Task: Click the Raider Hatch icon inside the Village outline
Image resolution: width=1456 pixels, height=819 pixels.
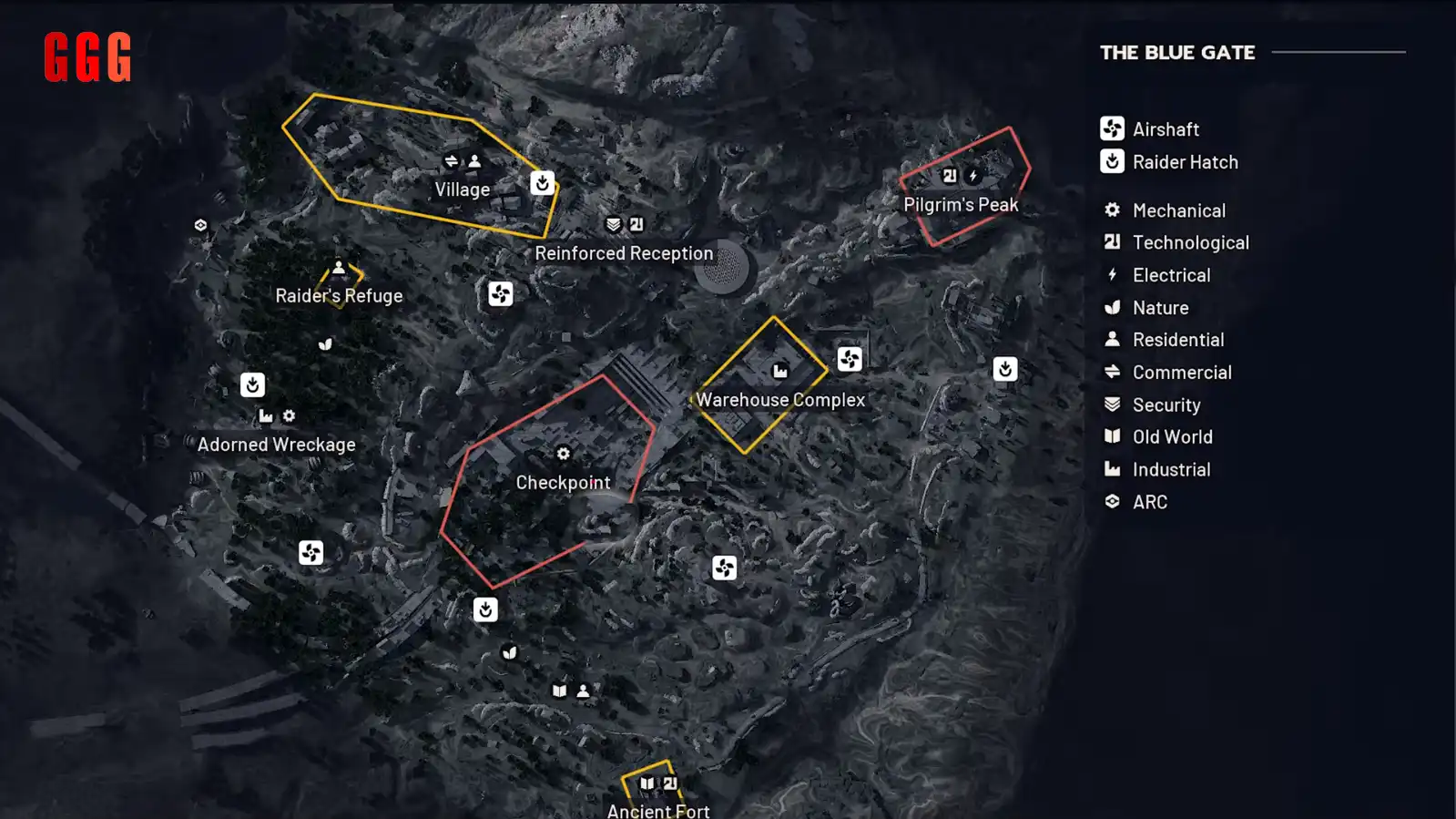Action: click(x=541, y=184)
